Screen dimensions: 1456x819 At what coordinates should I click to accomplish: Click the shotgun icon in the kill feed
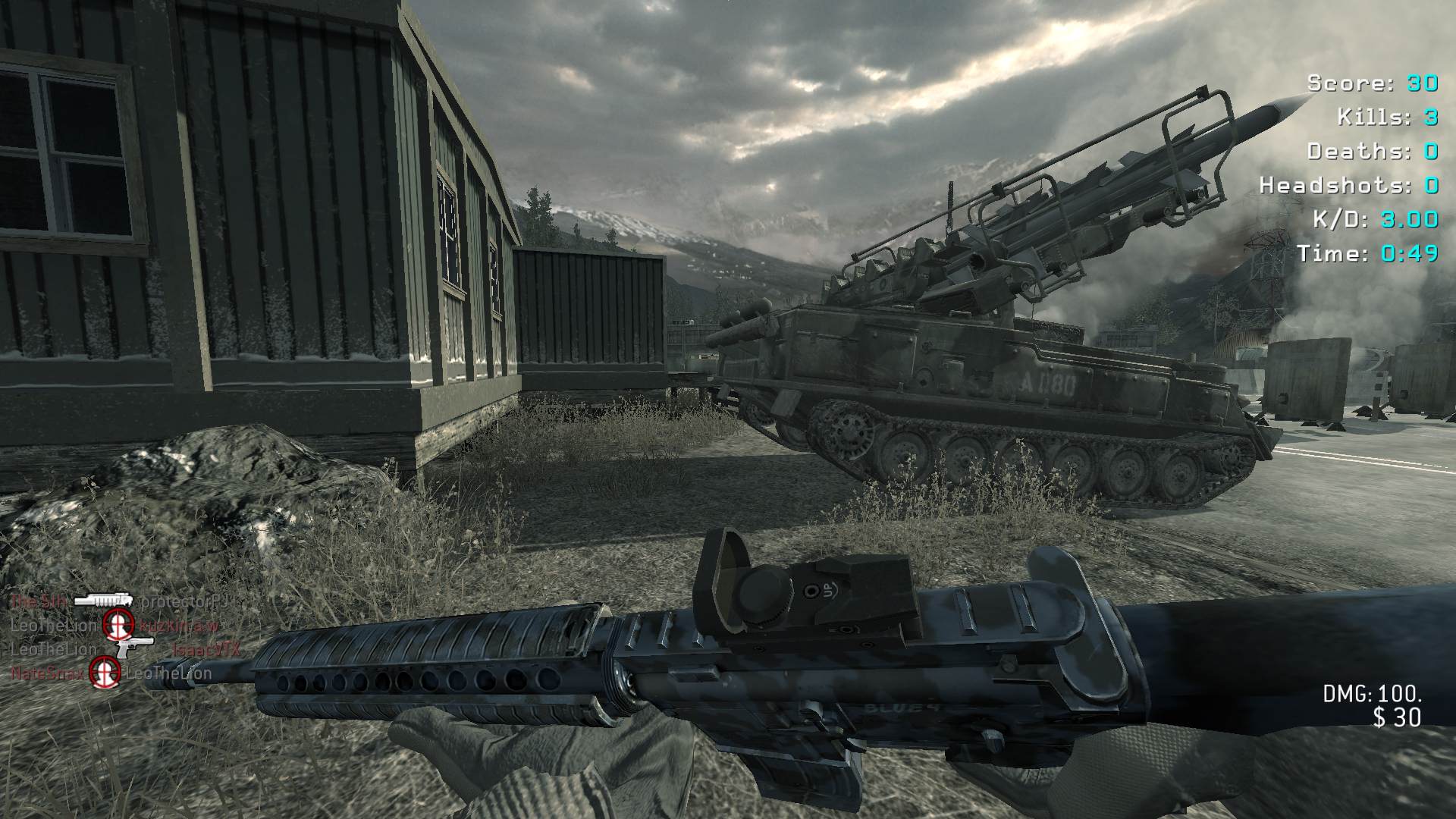pos(103,601)
